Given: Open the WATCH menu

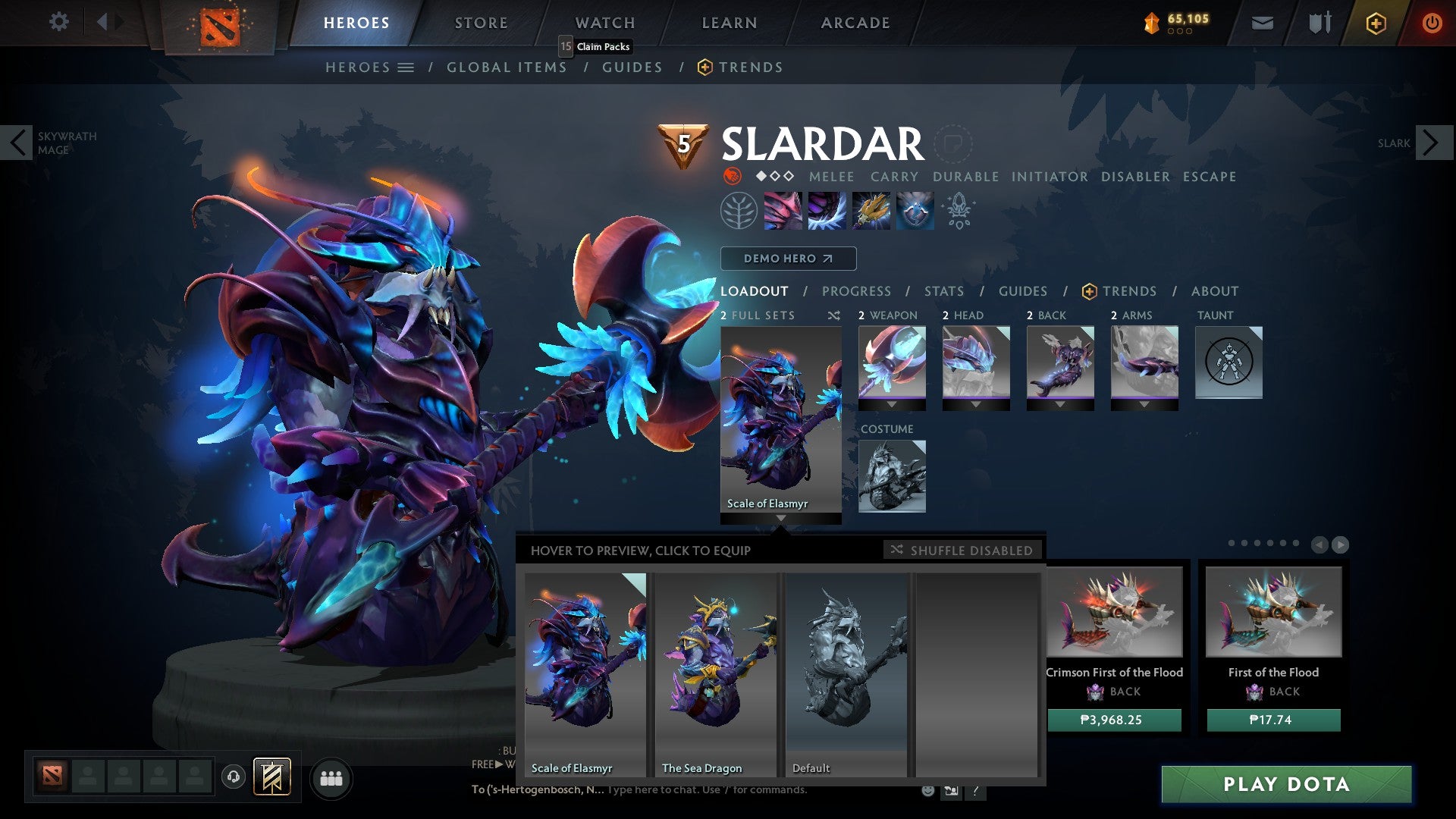Looking at the screenshot, I should (605, 22).
